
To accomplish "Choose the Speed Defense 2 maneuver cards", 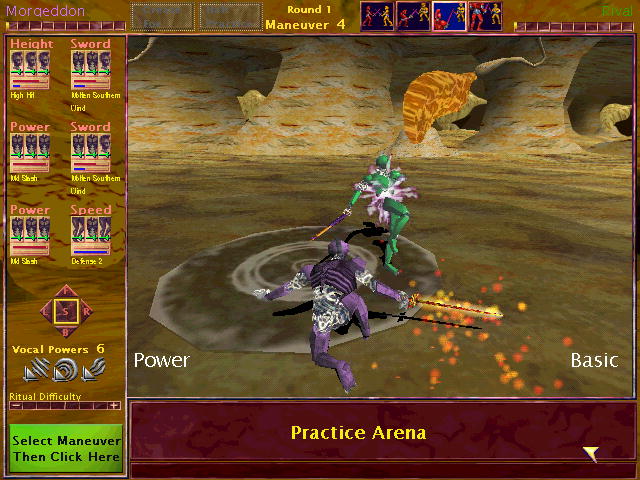I will click(91, 234).
